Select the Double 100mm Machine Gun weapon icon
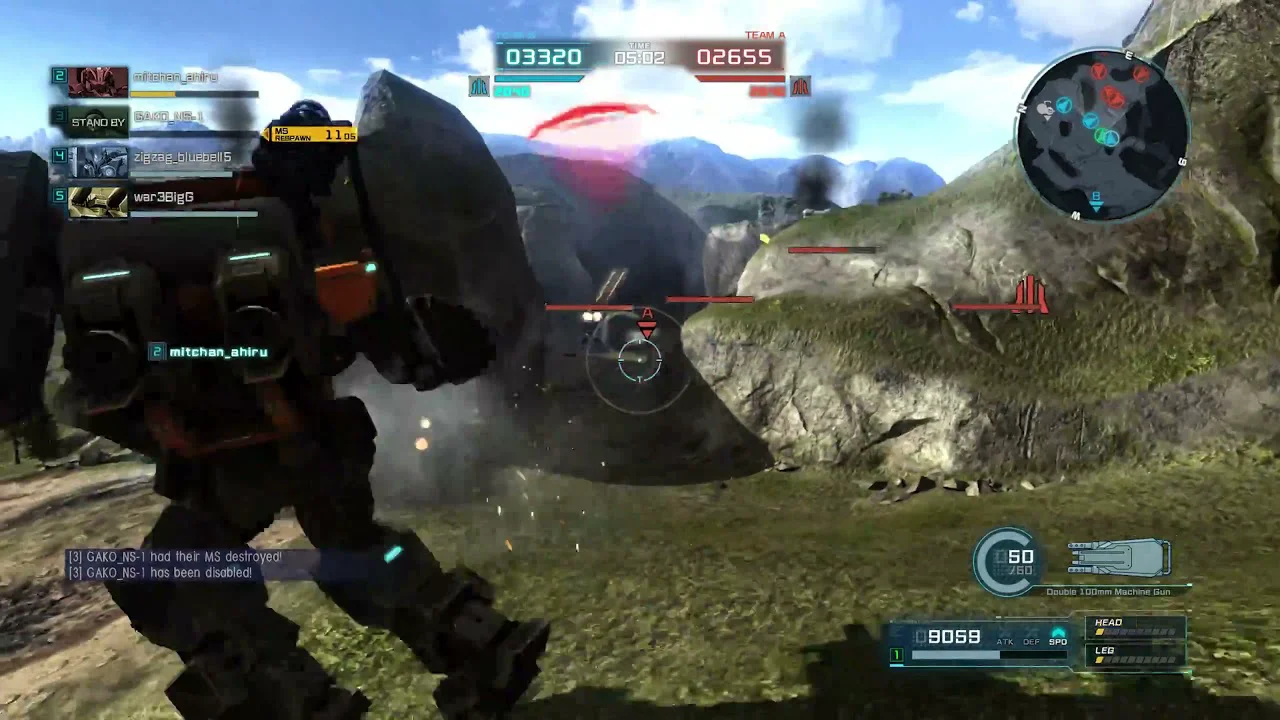Viewport: 1280px width, 720px height. (1119, 557)
